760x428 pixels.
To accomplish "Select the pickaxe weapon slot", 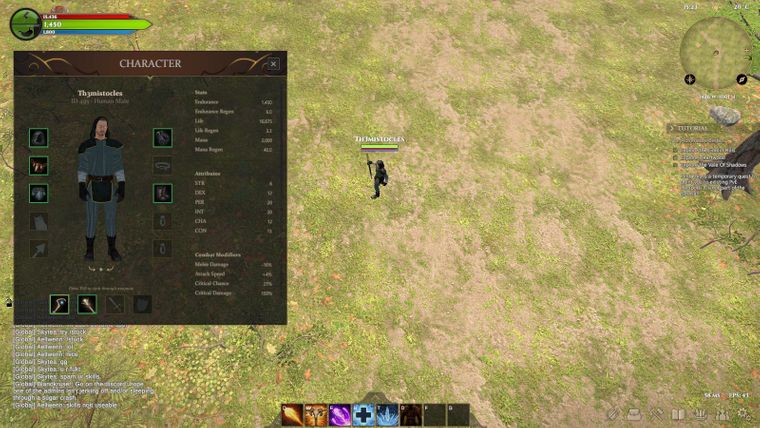I will pos(60,304).
